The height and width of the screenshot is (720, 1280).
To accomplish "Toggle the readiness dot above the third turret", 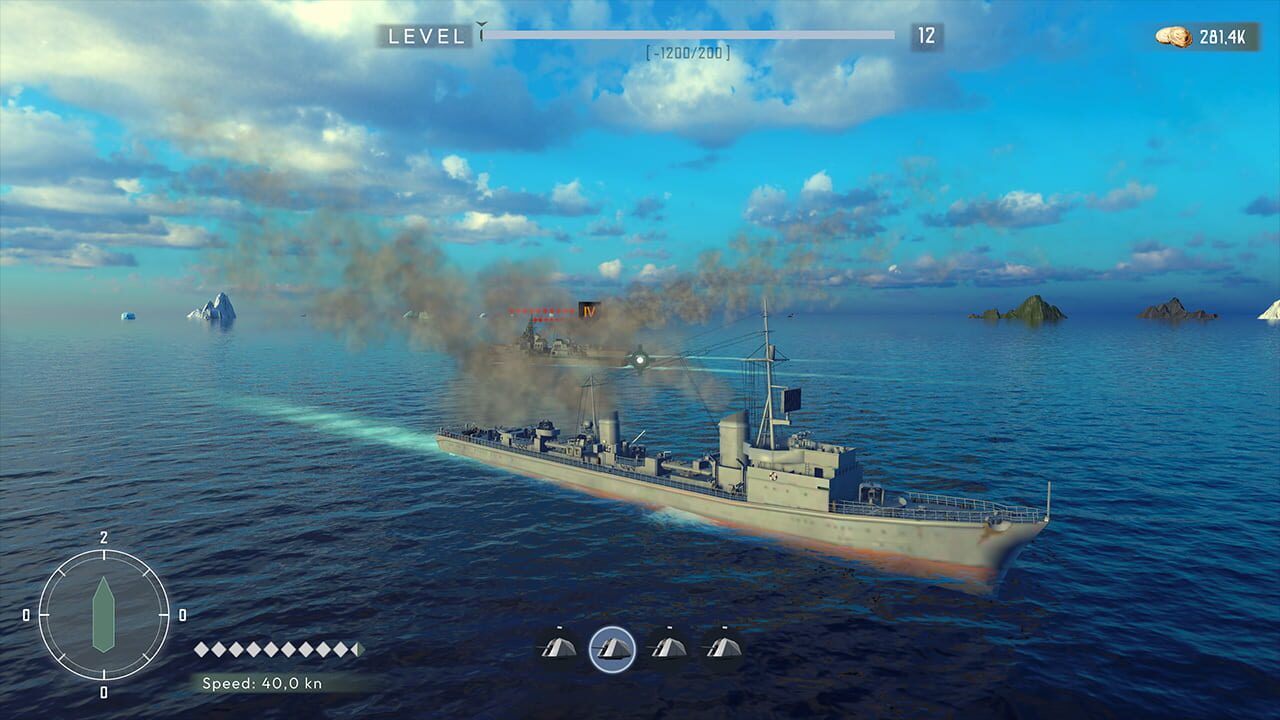I will pos(668,627).
